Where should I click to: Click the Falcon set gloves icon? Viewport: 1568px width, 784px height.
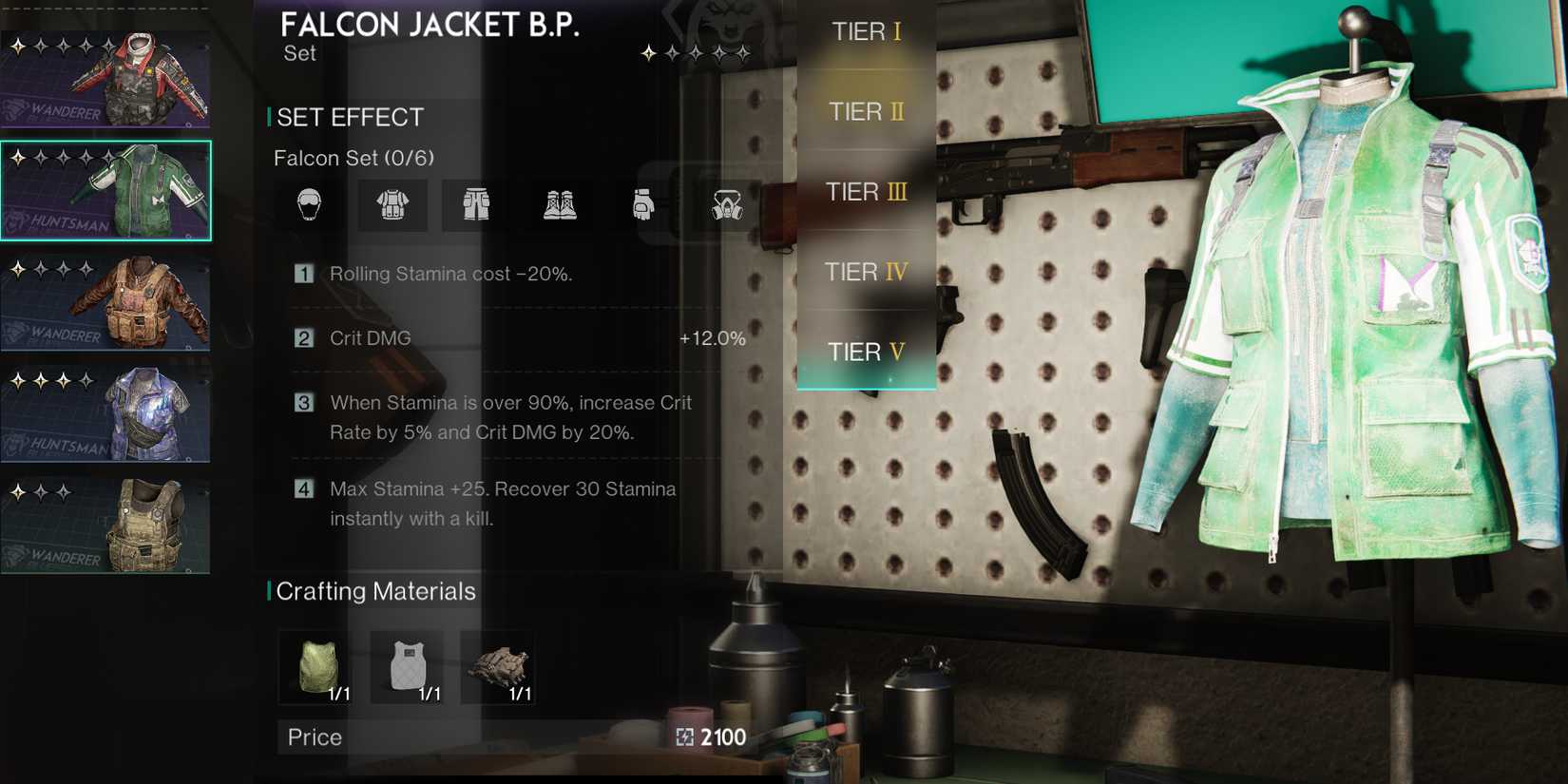tap(643, 204)
